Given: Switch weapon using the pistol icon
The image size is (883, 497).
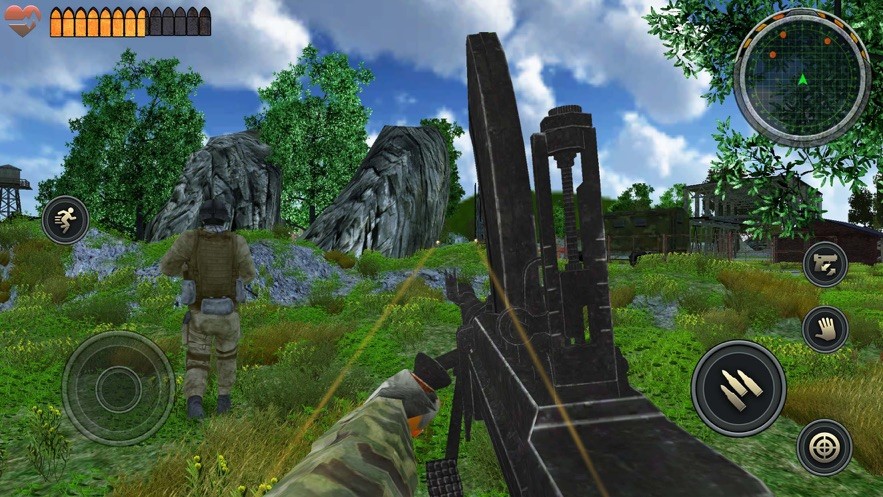Looking at the screenshot, I should point(825,264).
